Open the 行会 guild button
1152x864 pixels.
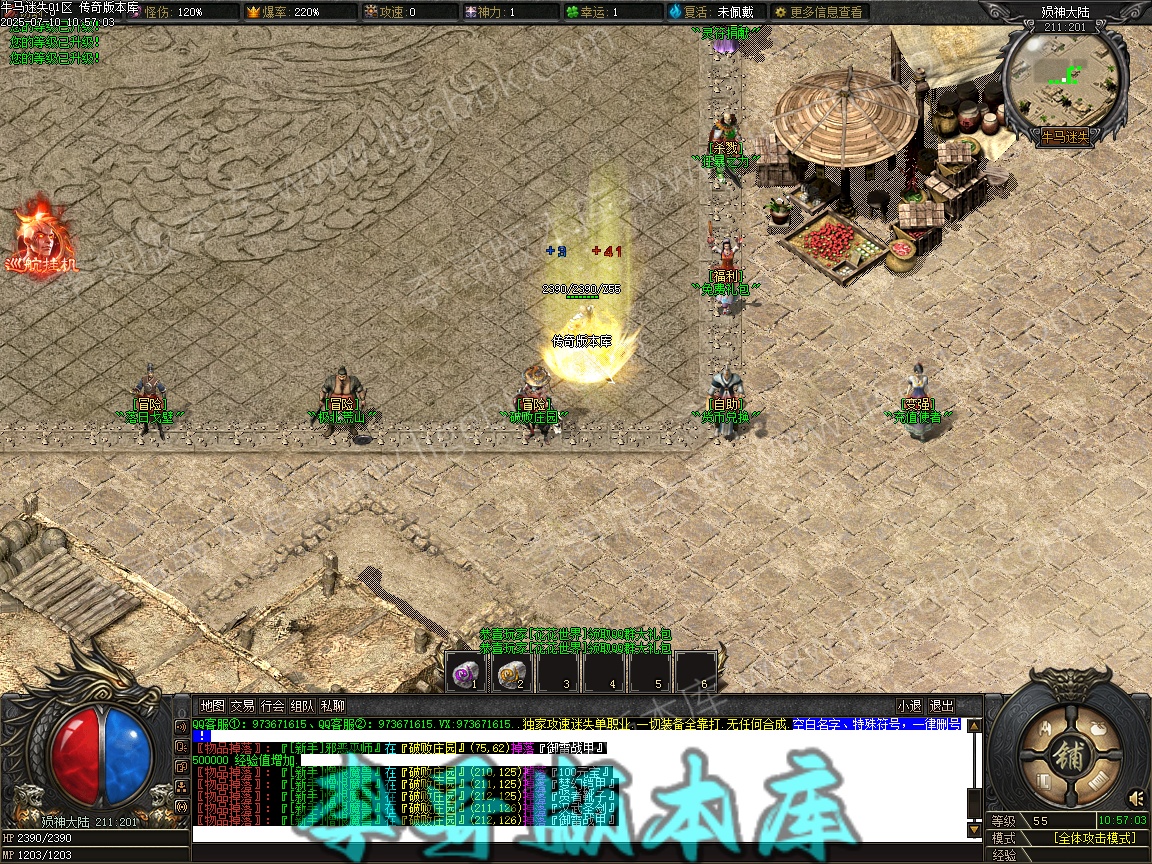272,705
